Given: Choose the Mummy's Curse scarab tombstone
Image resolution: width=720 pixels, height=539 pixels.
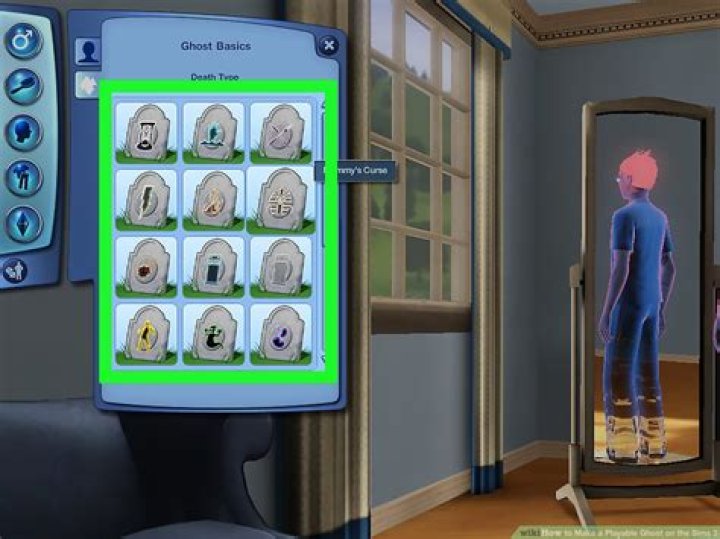Looking at the screenshot, I should pyautogui.click(x=281, y=199).
